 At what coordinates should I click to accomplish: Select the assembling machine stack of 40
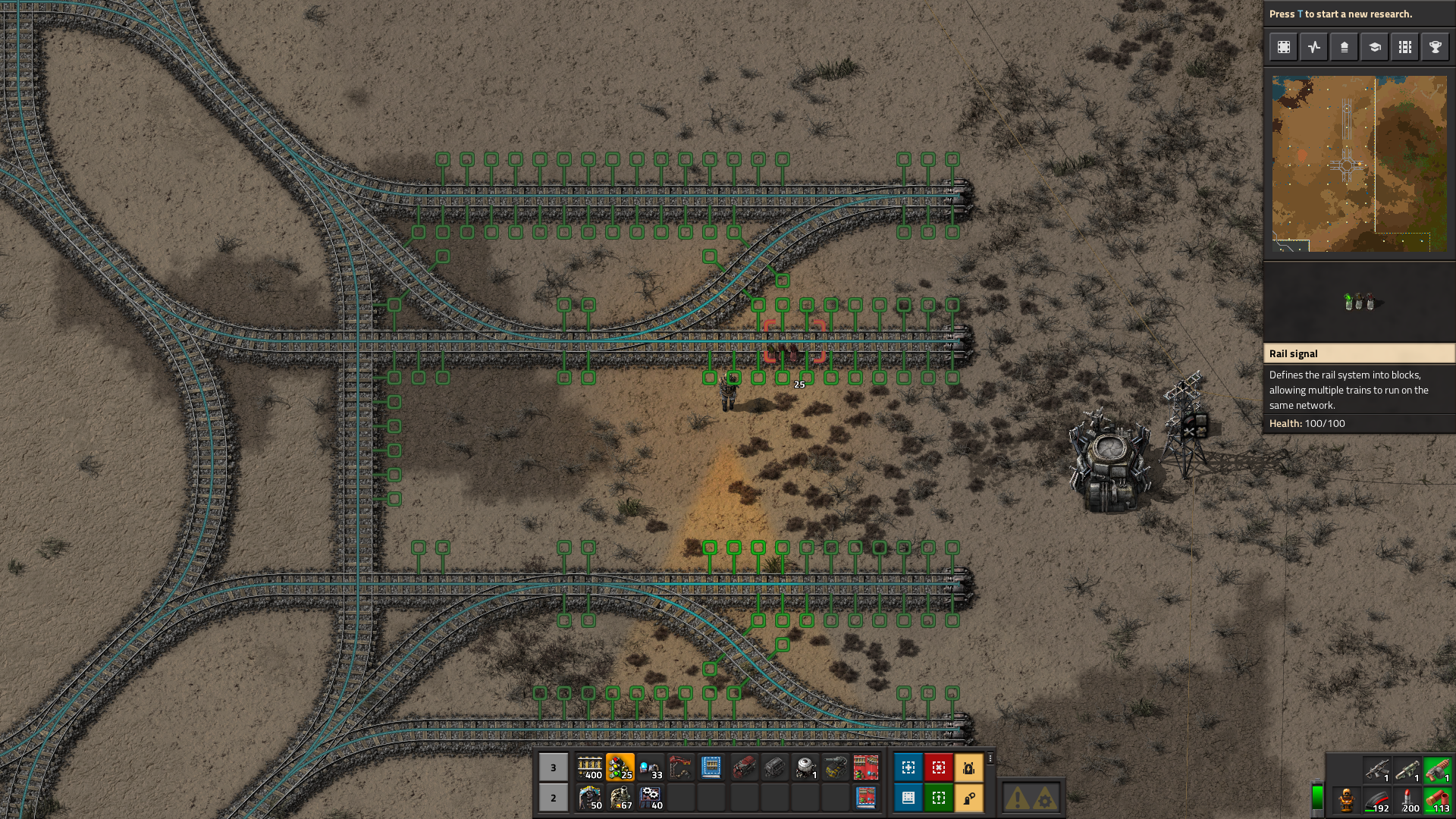click(x=650, y=798)
